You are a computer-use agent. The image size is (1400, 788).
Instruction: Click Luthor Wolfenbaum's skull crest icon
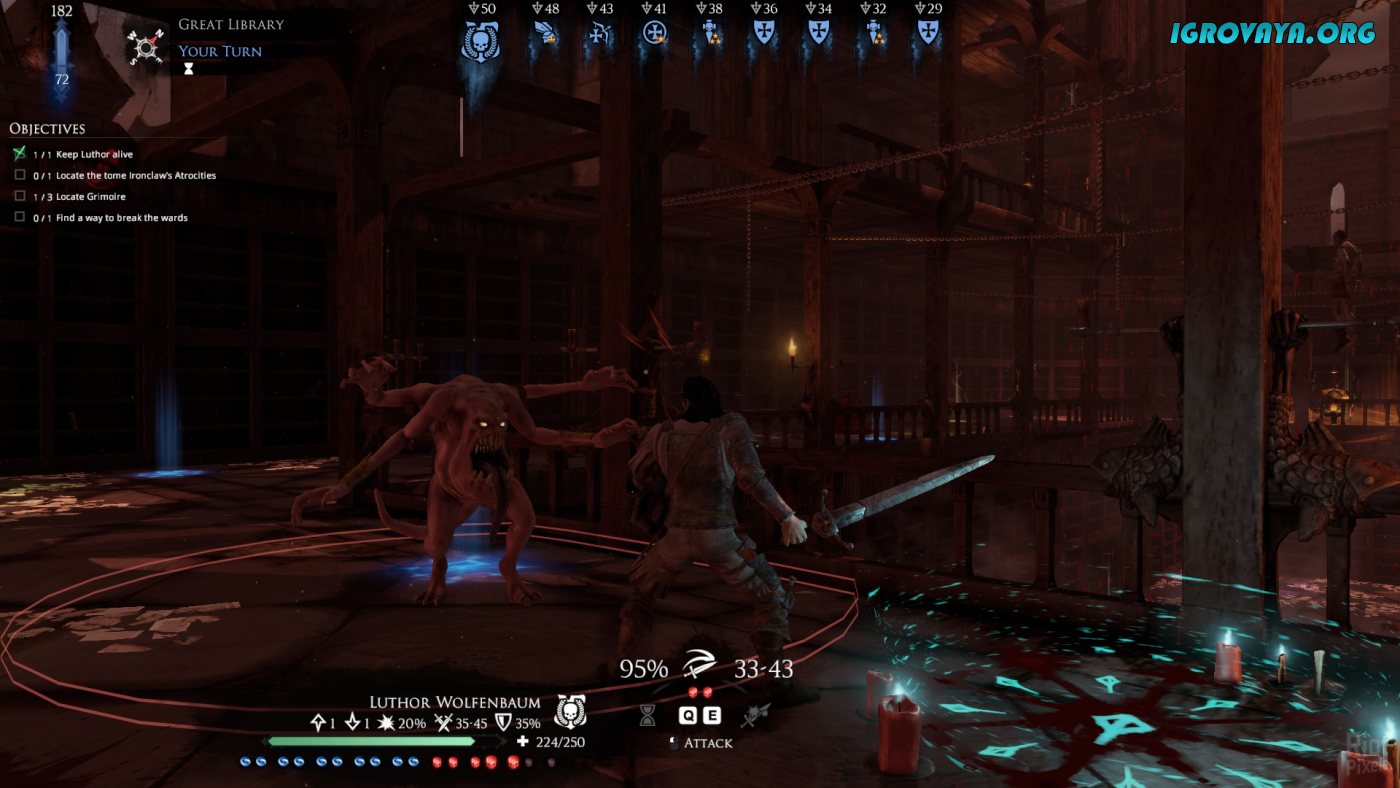pyautogui.click(x=569, y=711)
